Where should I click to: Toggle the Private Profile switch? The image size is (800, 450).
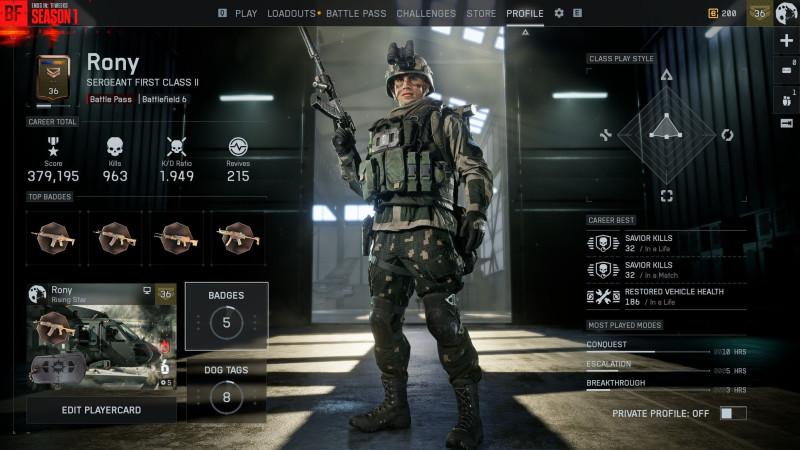point(732,412)
